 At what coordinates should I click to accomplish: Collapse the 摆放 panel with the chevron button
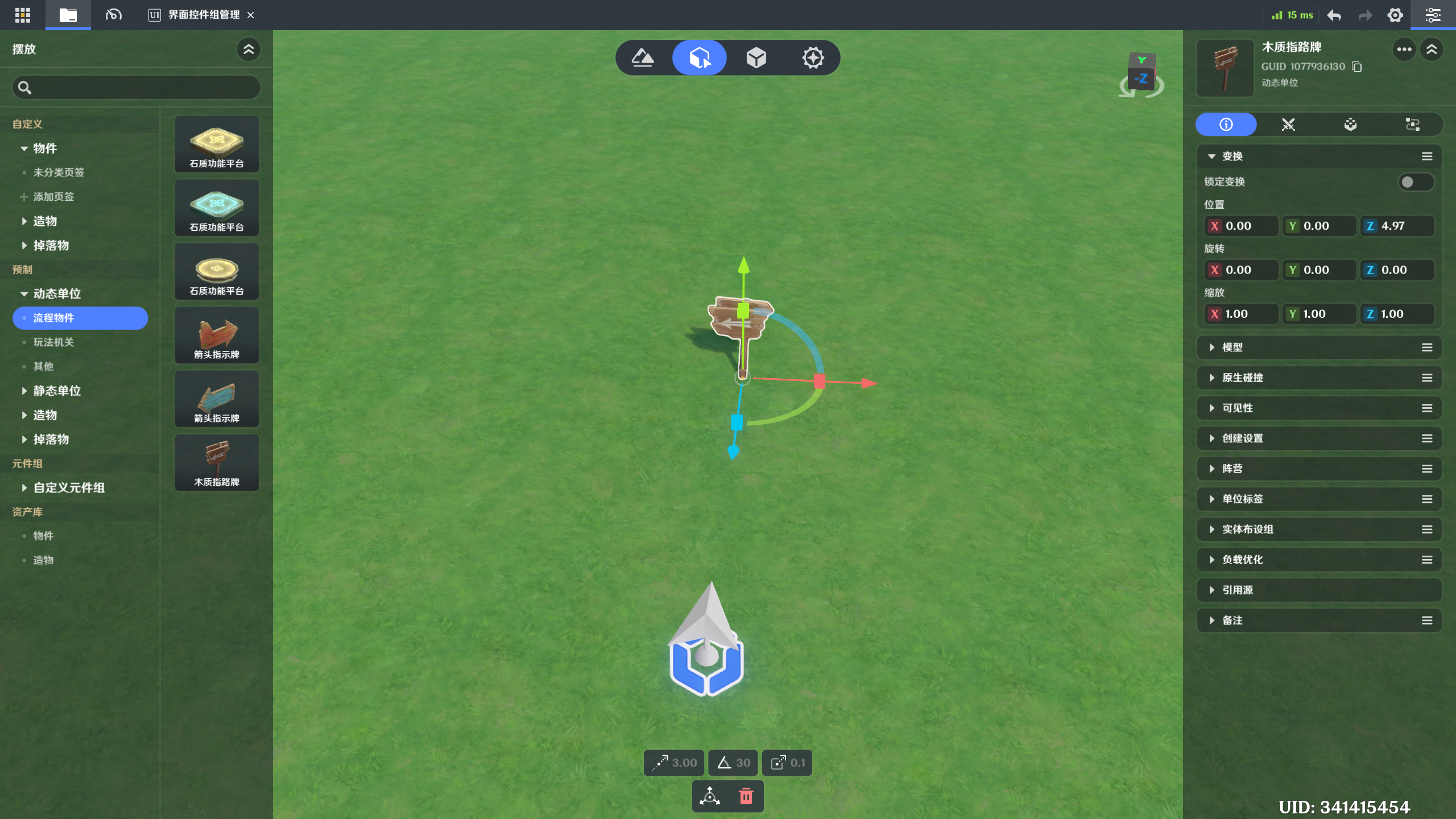click(249, 49)
